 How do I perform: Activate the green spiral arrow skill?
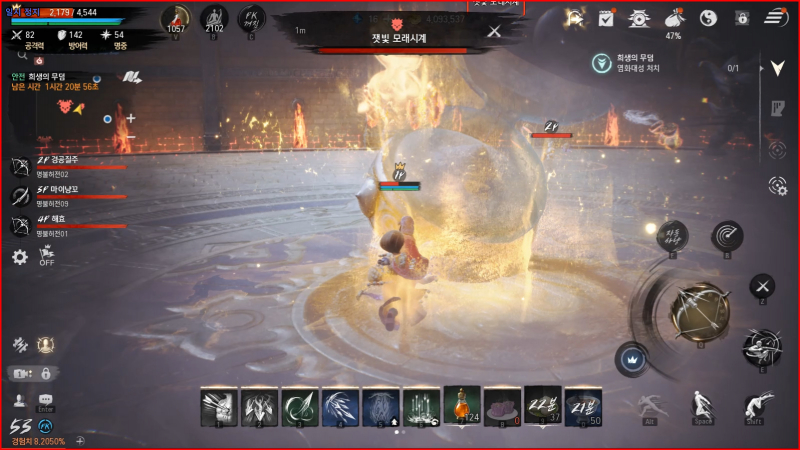[299, 406]
